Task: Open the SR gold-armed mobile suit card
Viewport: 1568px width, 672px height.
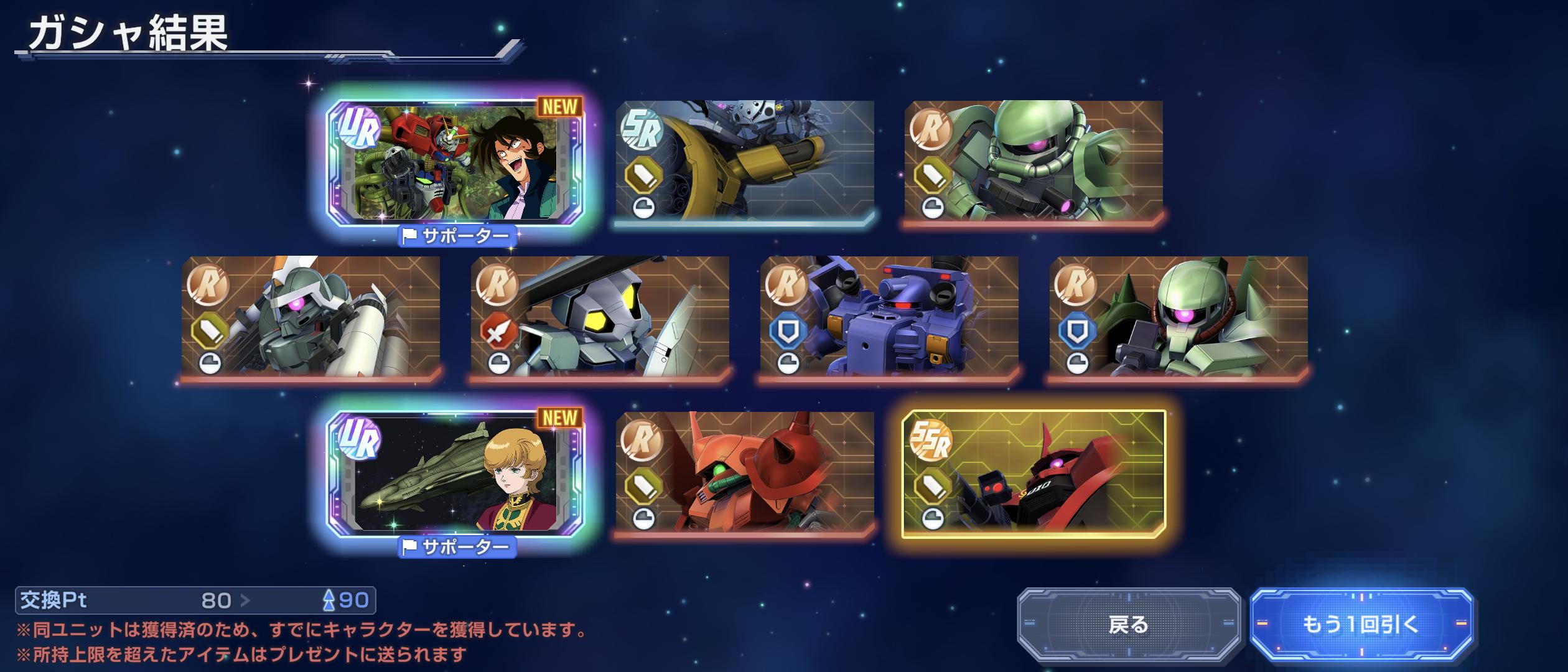Action: 745,161
